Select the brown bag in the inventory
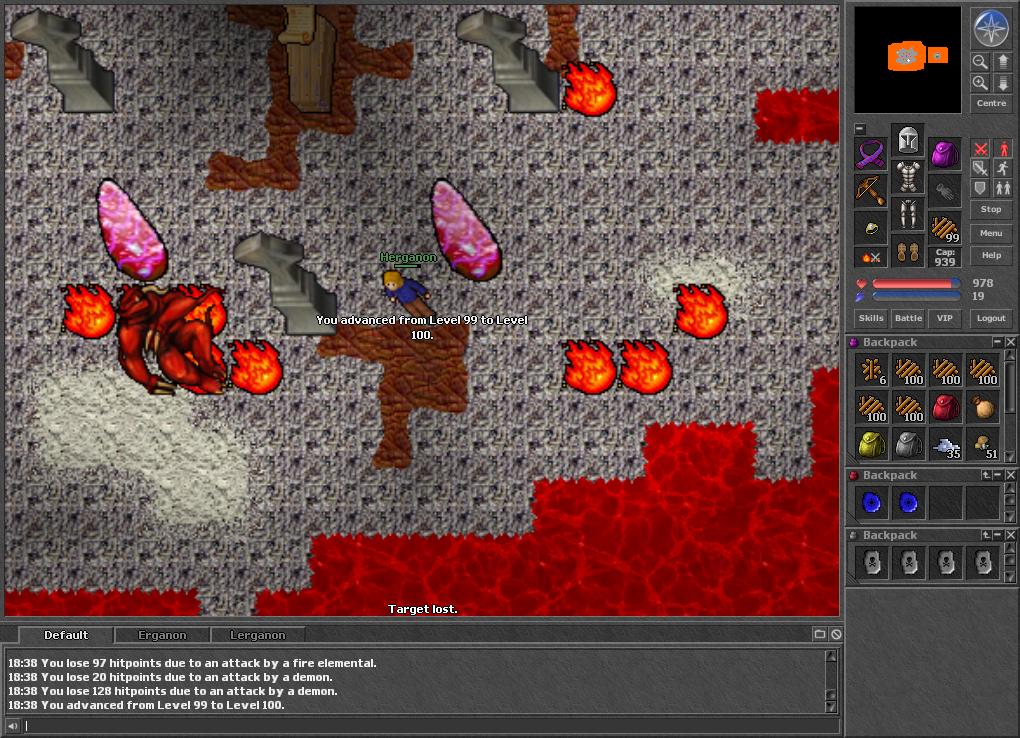The width and height of the screenshot is (1020, 738). tap(982, 407)
